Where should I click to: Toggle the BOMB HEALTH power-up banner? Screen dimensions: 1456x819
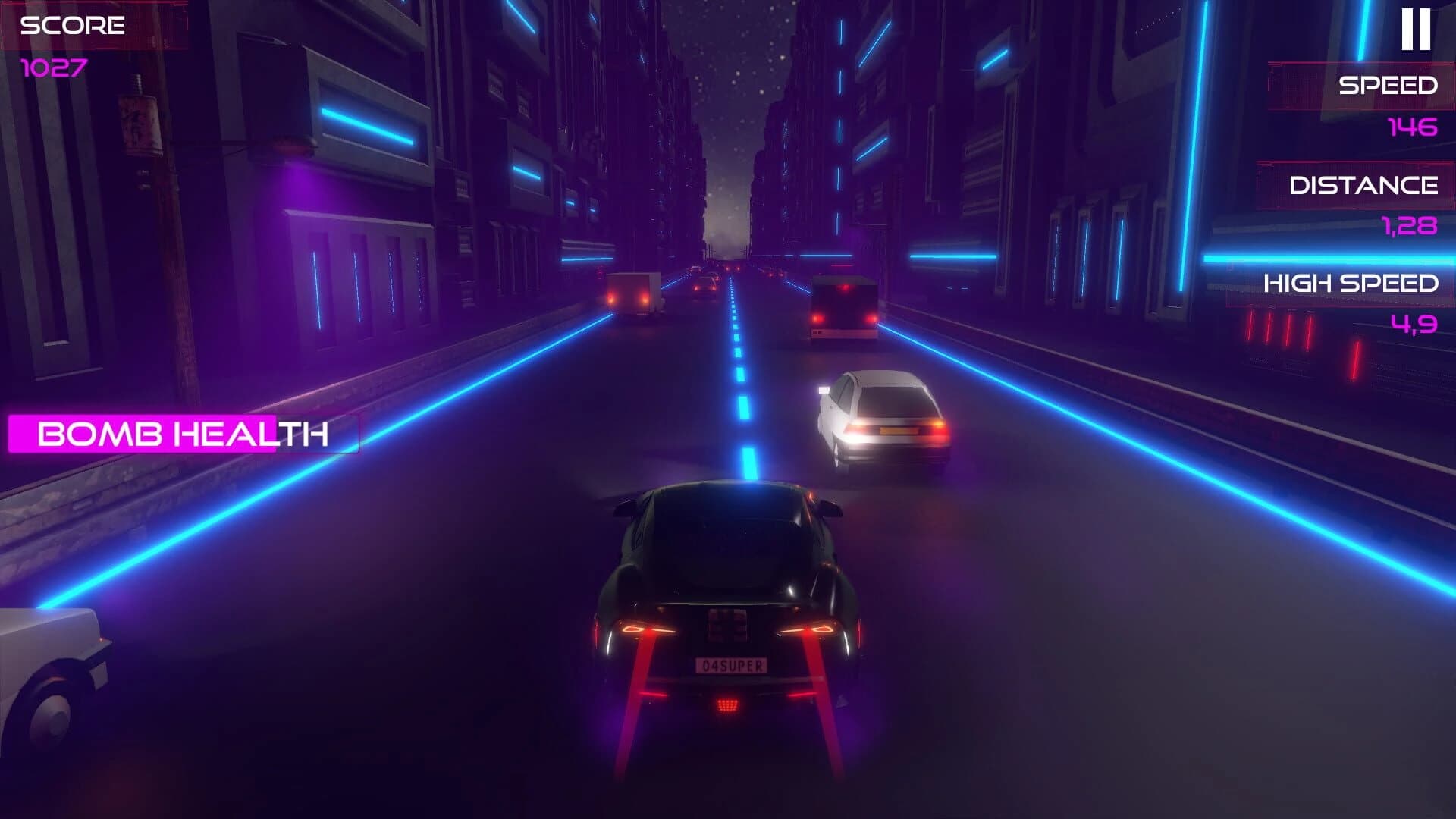[182, 435]
